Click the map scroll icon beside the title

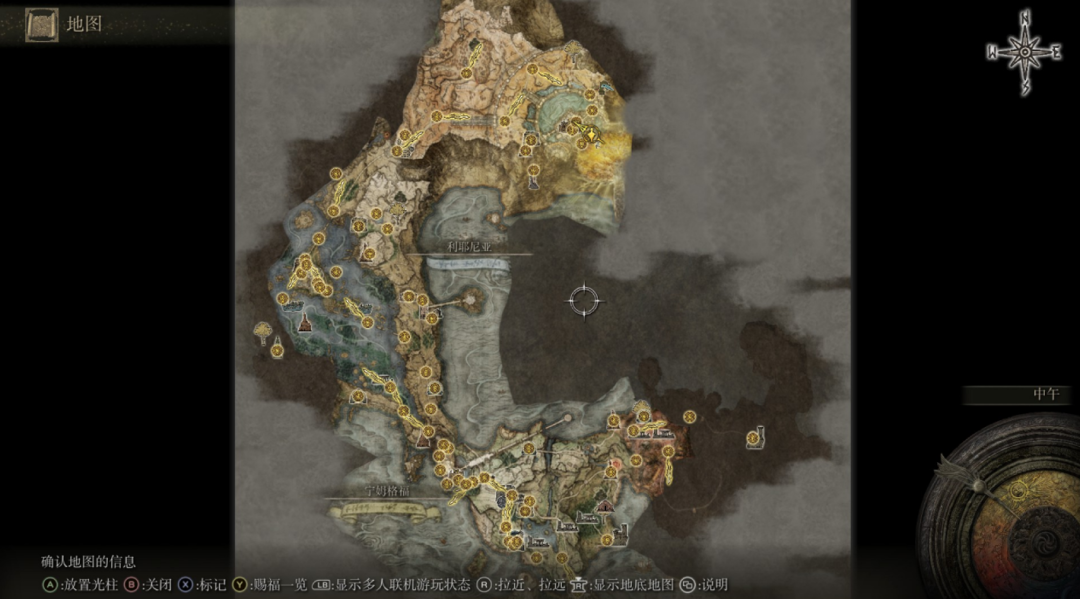41,23
